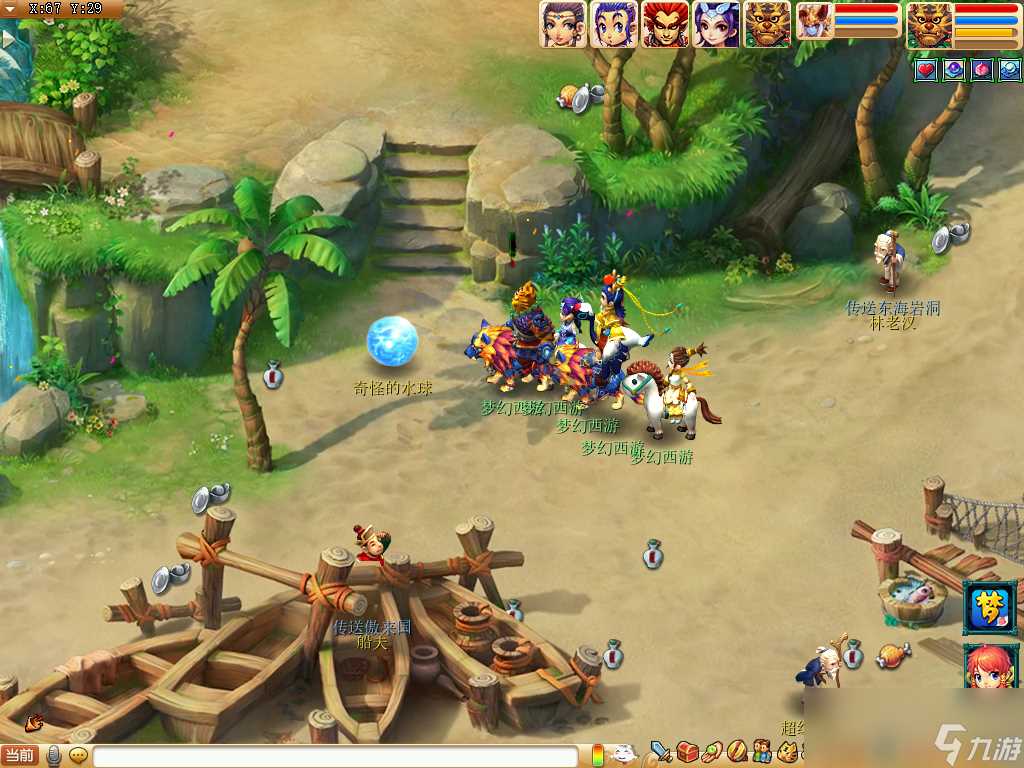This screenshot has width=1024, height=768.
Task: Click the 当前 chat channel button
Action: (x=20, y=756)
